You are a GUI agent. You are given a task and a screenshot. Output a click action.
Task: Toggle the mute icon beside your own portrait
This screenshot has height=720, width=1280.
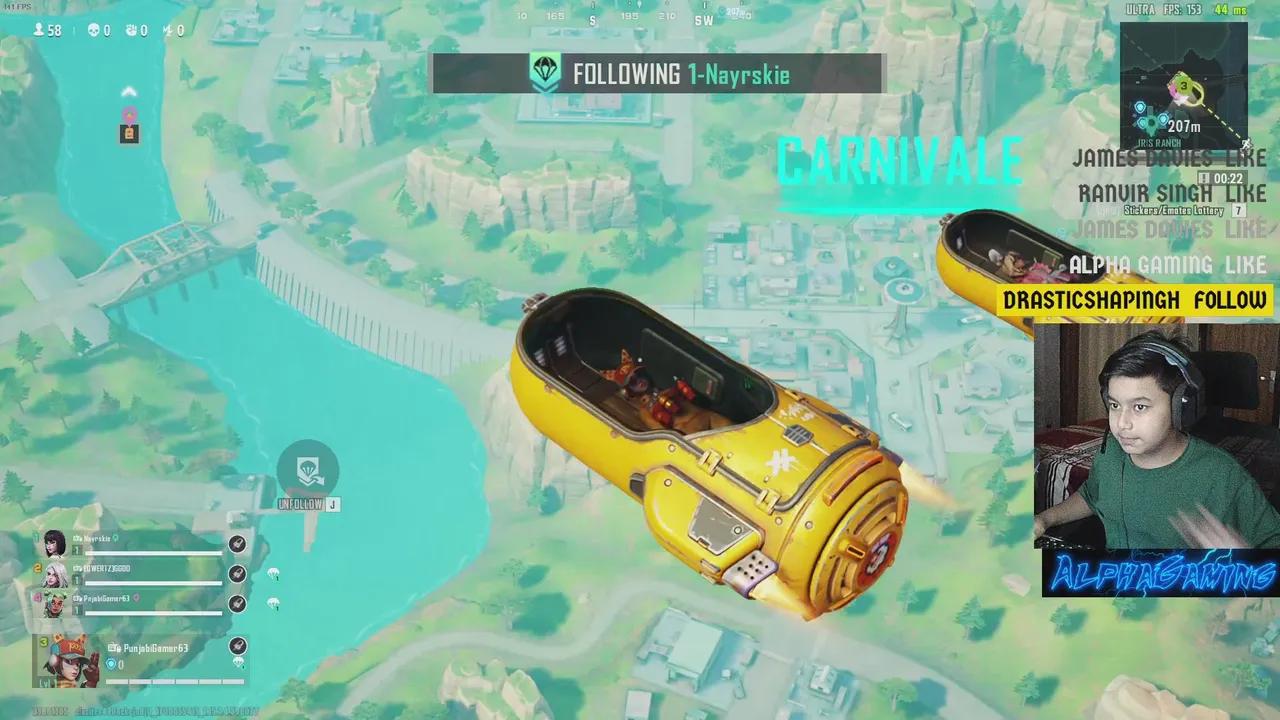coord(238,646)
